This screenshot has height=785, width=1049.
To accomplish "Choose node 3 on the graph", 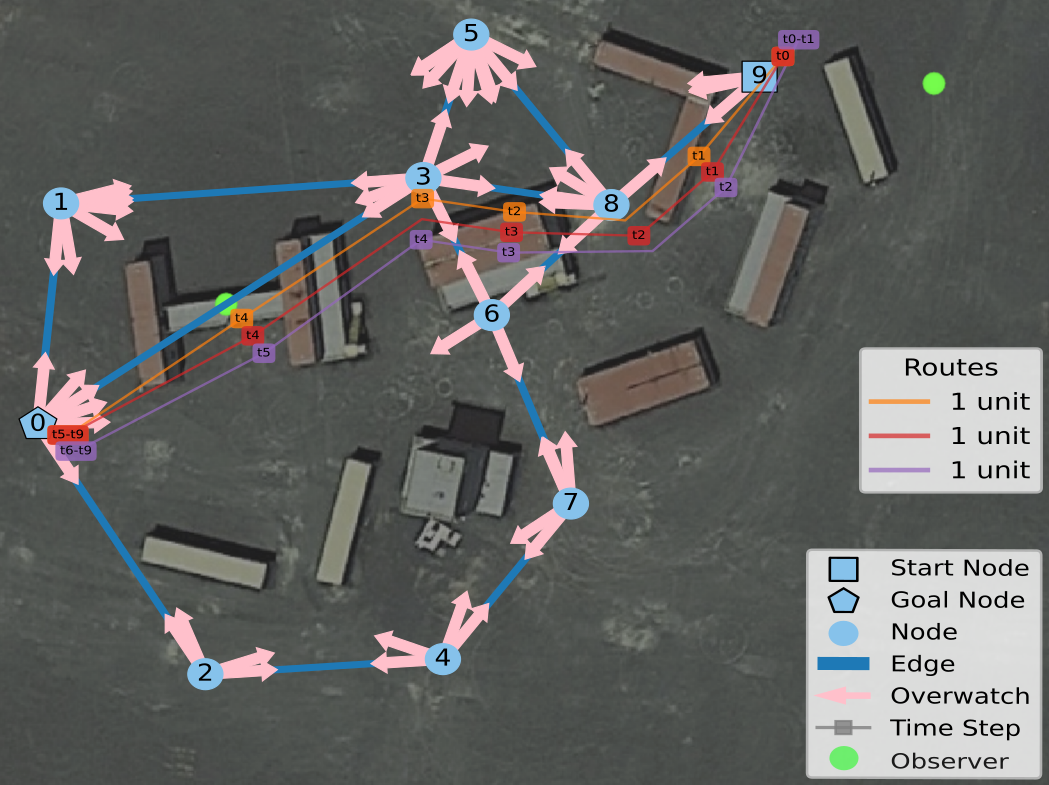I will pos(423,177).
